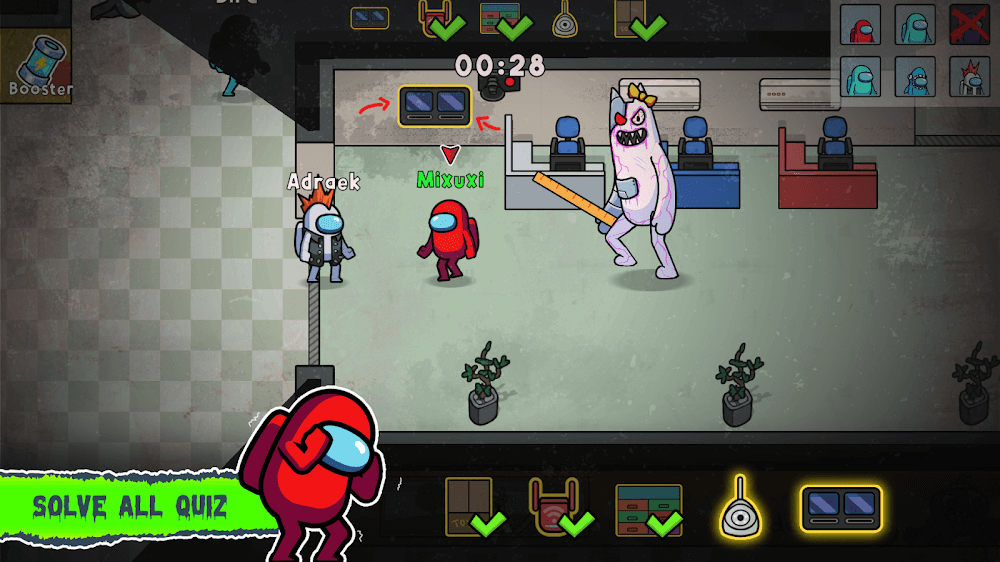1000x562 pixels.
Task: Select the large checked wooden cupboard task icon
Action: [x=470, y=506]
